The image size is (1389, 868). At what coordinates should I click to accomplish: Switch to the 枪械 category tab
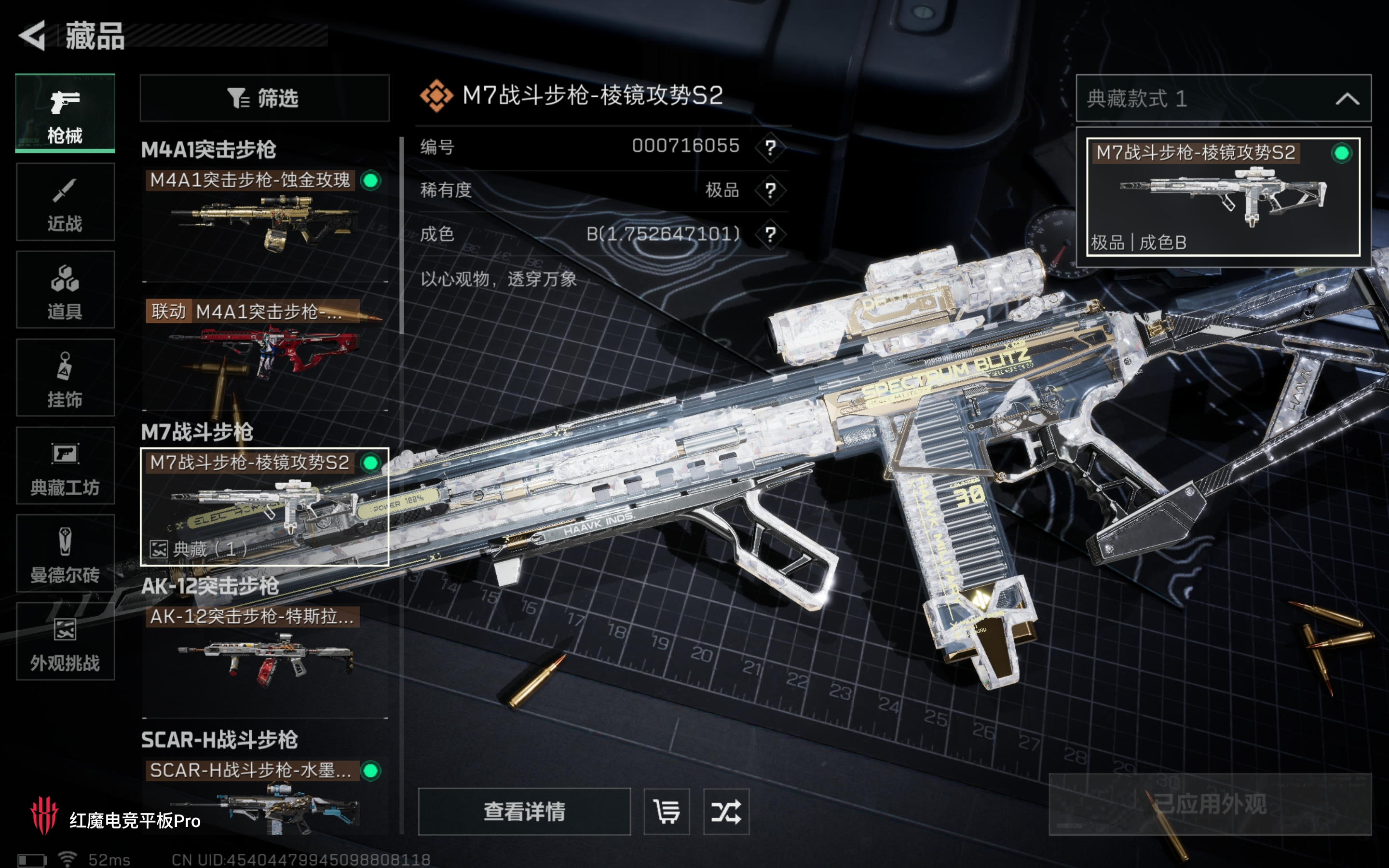[65, 113]
